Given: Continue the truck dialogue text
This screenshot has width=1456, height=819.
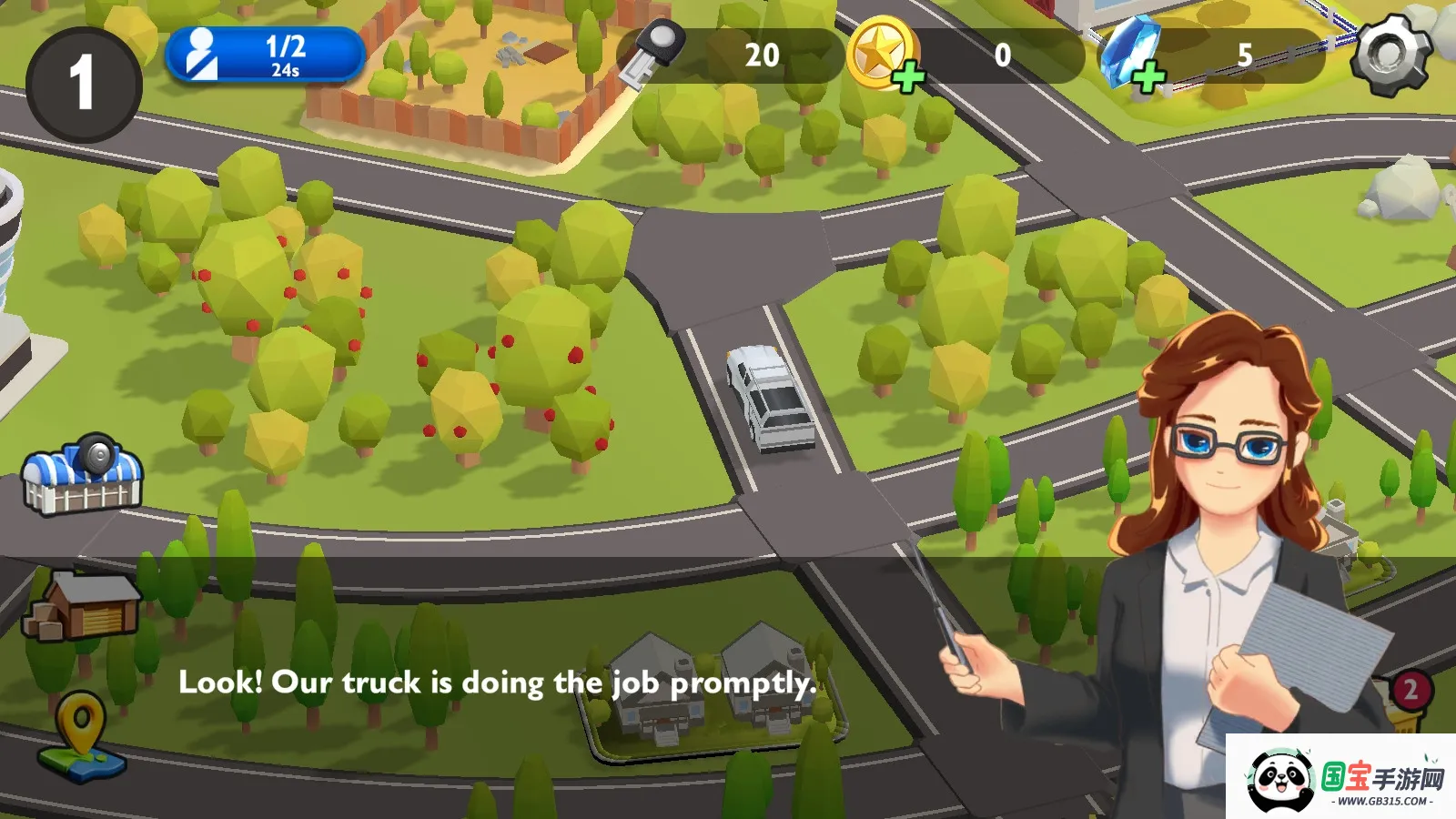Looking at the screenshot, I should pos(497,682).
